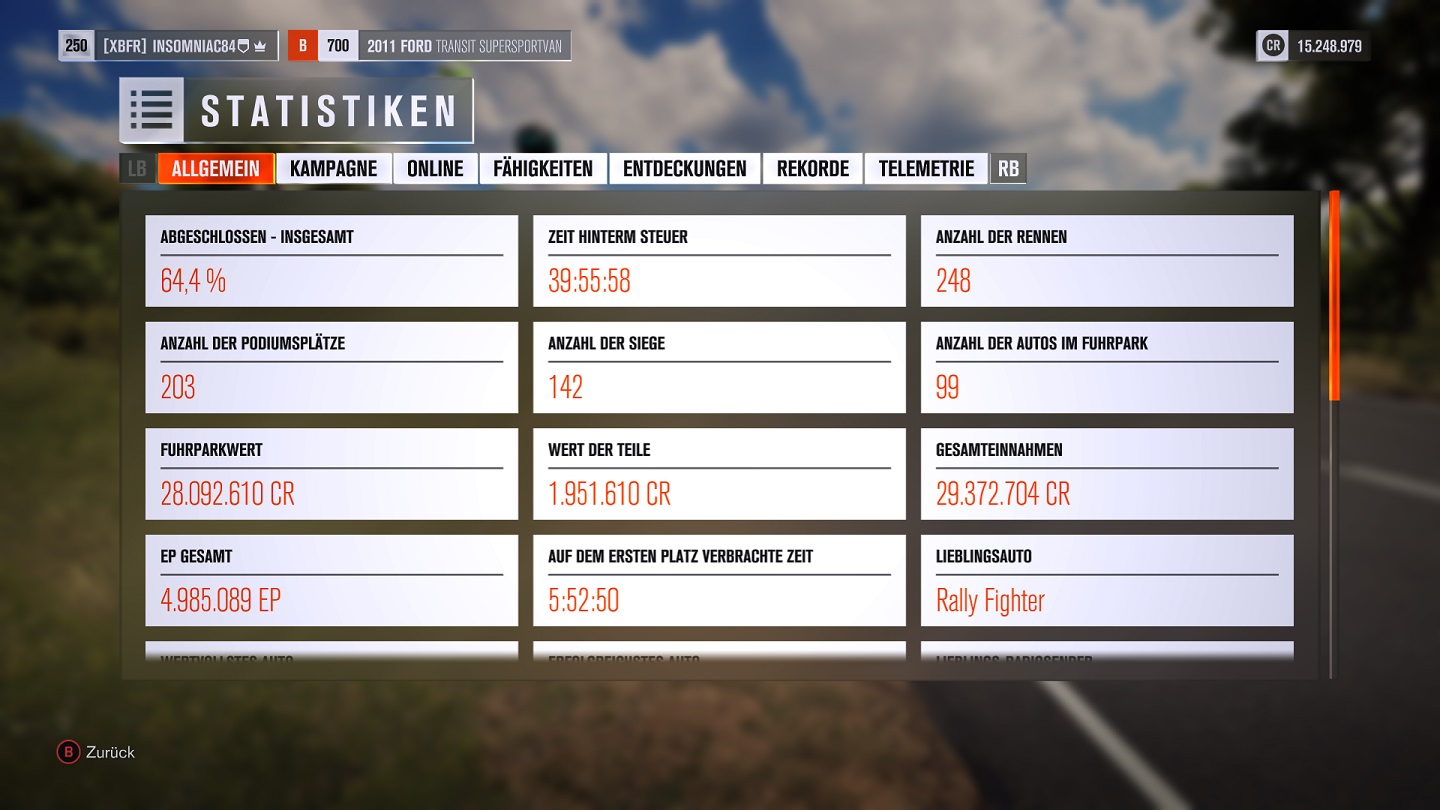This screenshot has height=810, width=1440.
Task: Show the Fähigkeiten tab
Action: (x=543, y=168)
